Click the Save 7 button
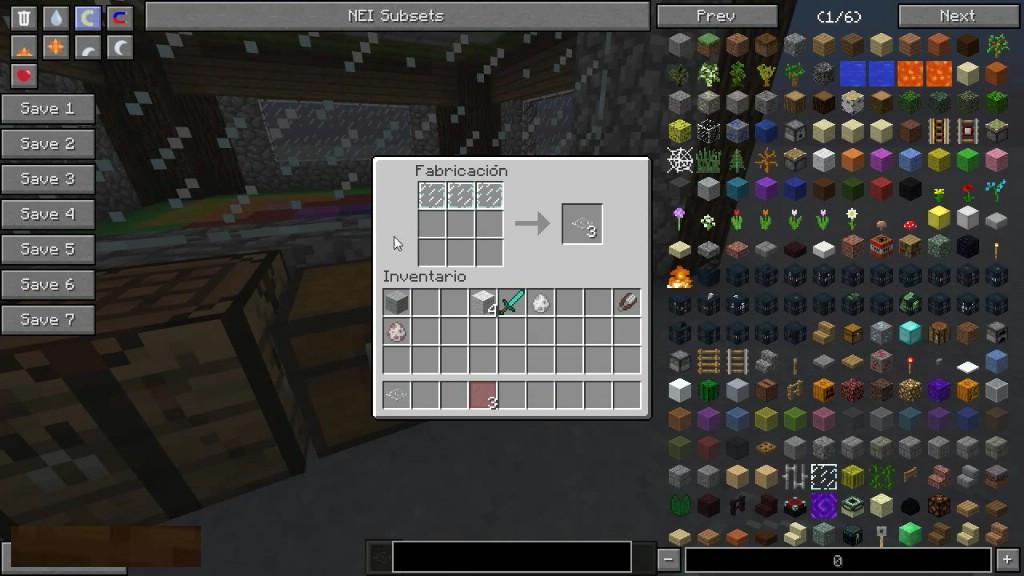1024x576 pixels. 48,320
